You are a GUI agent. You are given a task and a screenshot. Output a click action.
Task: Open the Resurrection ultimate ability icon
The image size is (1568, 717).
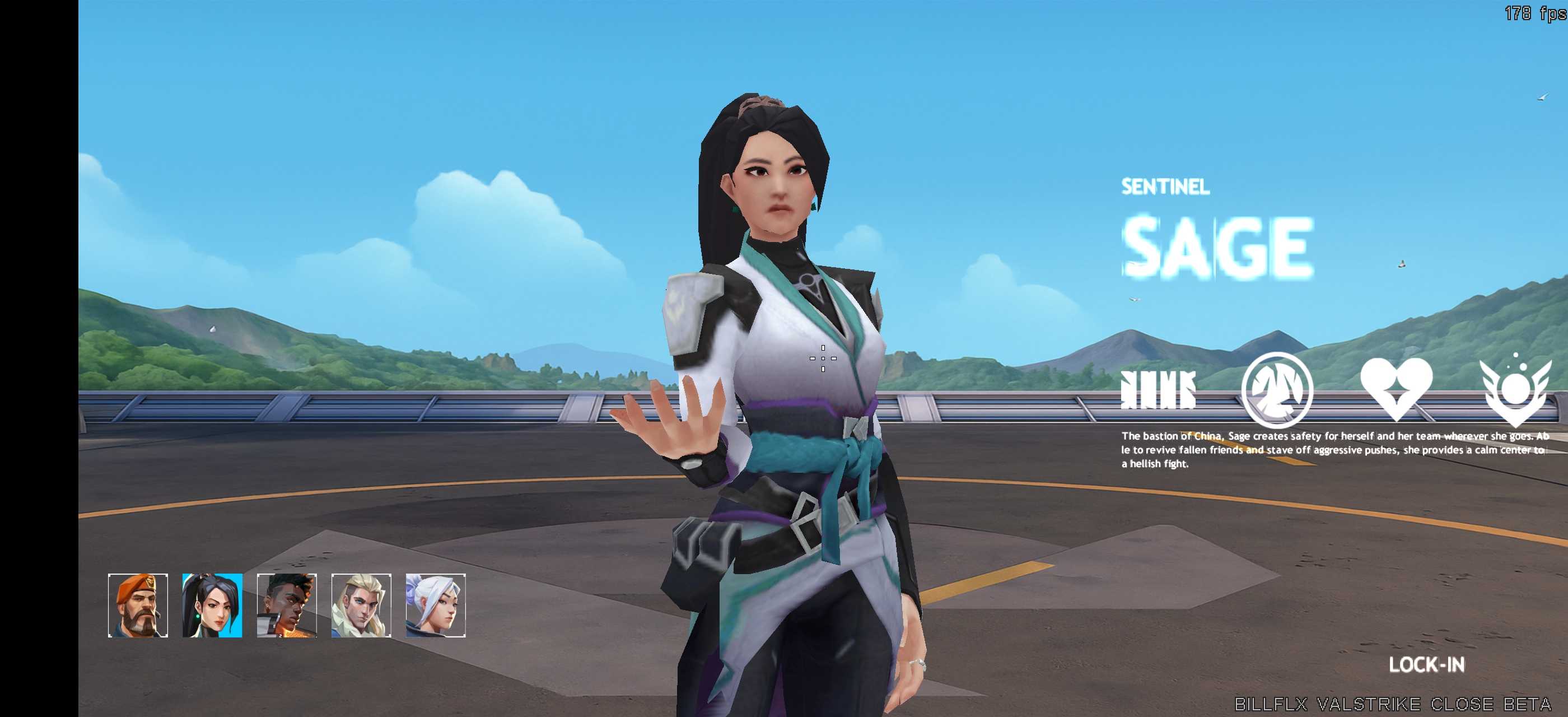[x=1515, y=389]
